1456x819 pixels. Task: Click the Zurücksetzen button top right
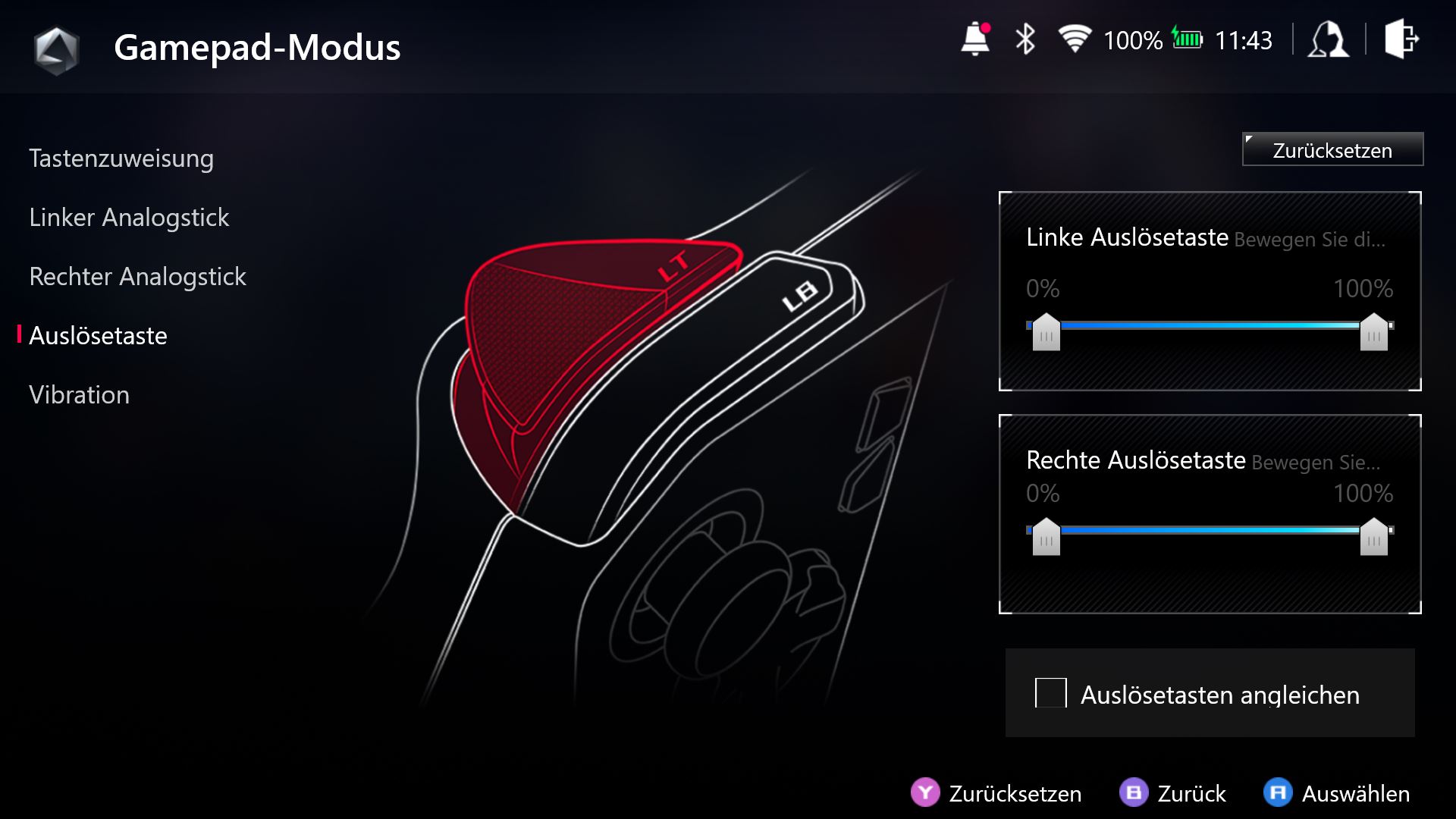coord(1332,149)
